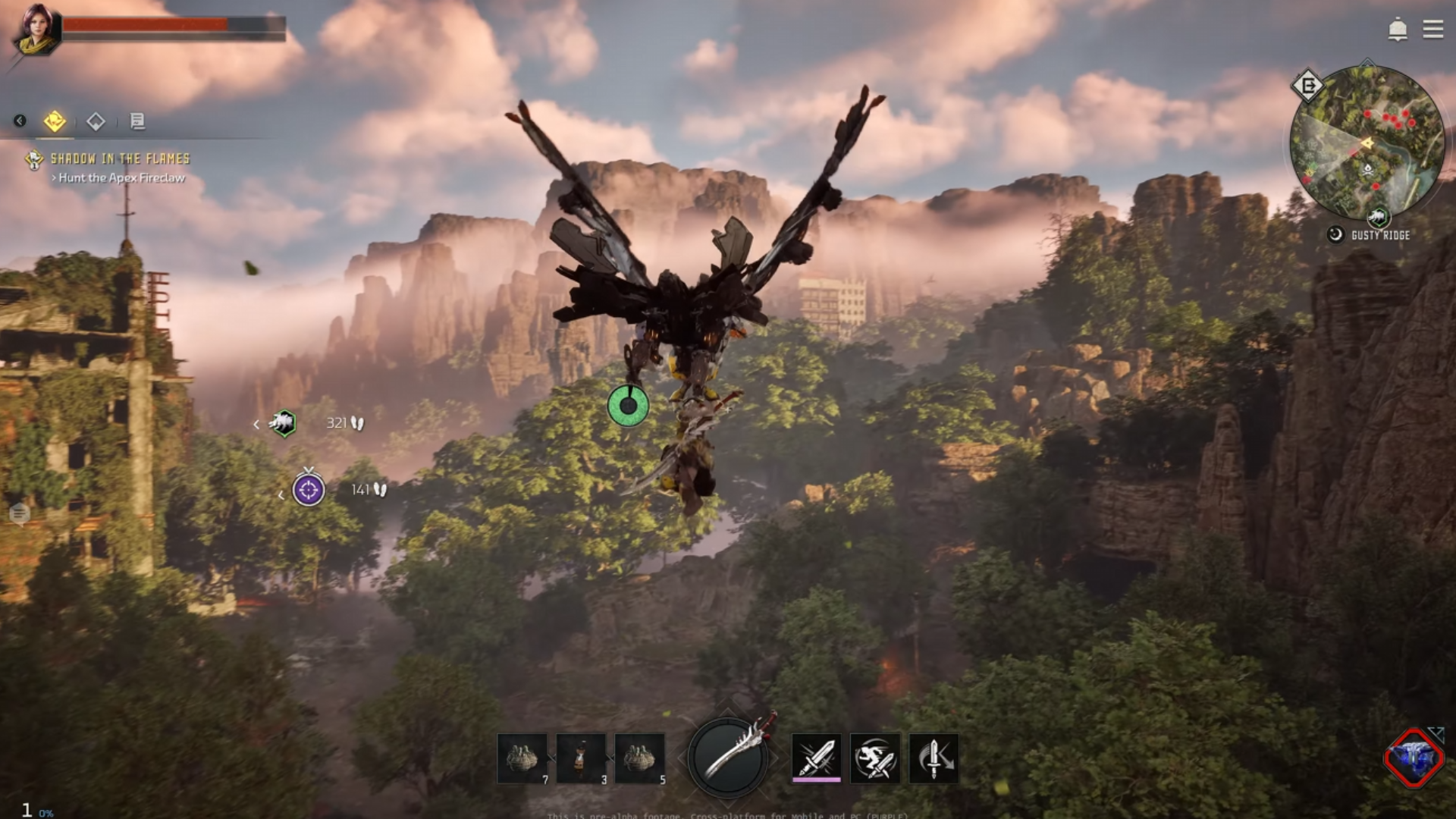Open the scroll document quest tab
The width and height of the screenshot is (1456, 819).
tap(137, 121)
